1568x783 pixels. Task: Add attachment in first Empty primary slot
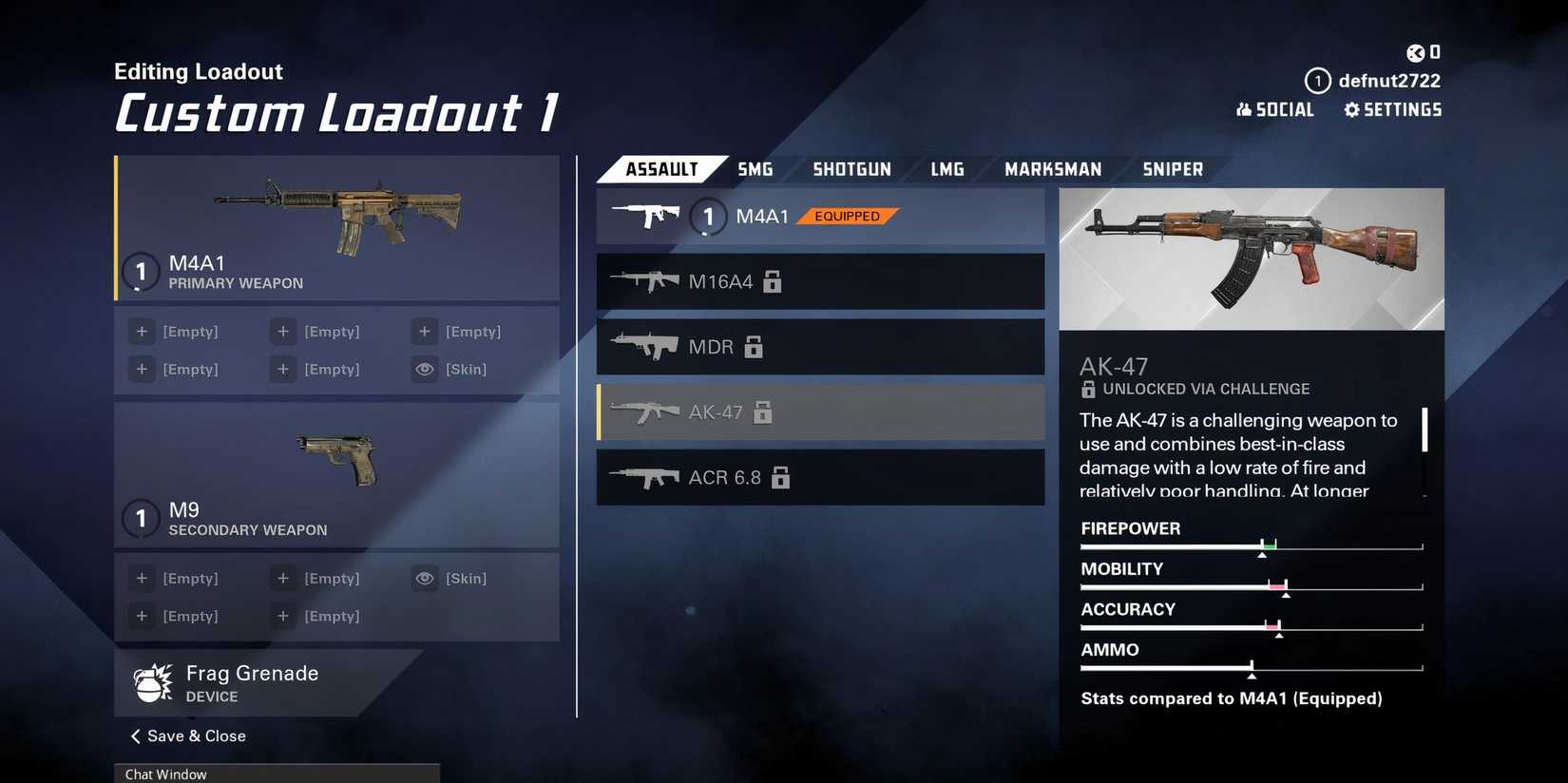pos(142,331)
